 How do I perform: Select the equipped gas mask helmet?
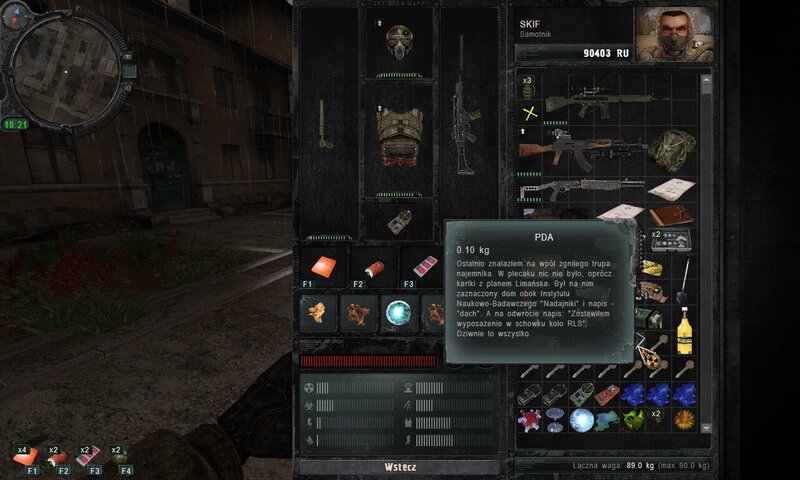pyautogui.click(x=398, y=42)
